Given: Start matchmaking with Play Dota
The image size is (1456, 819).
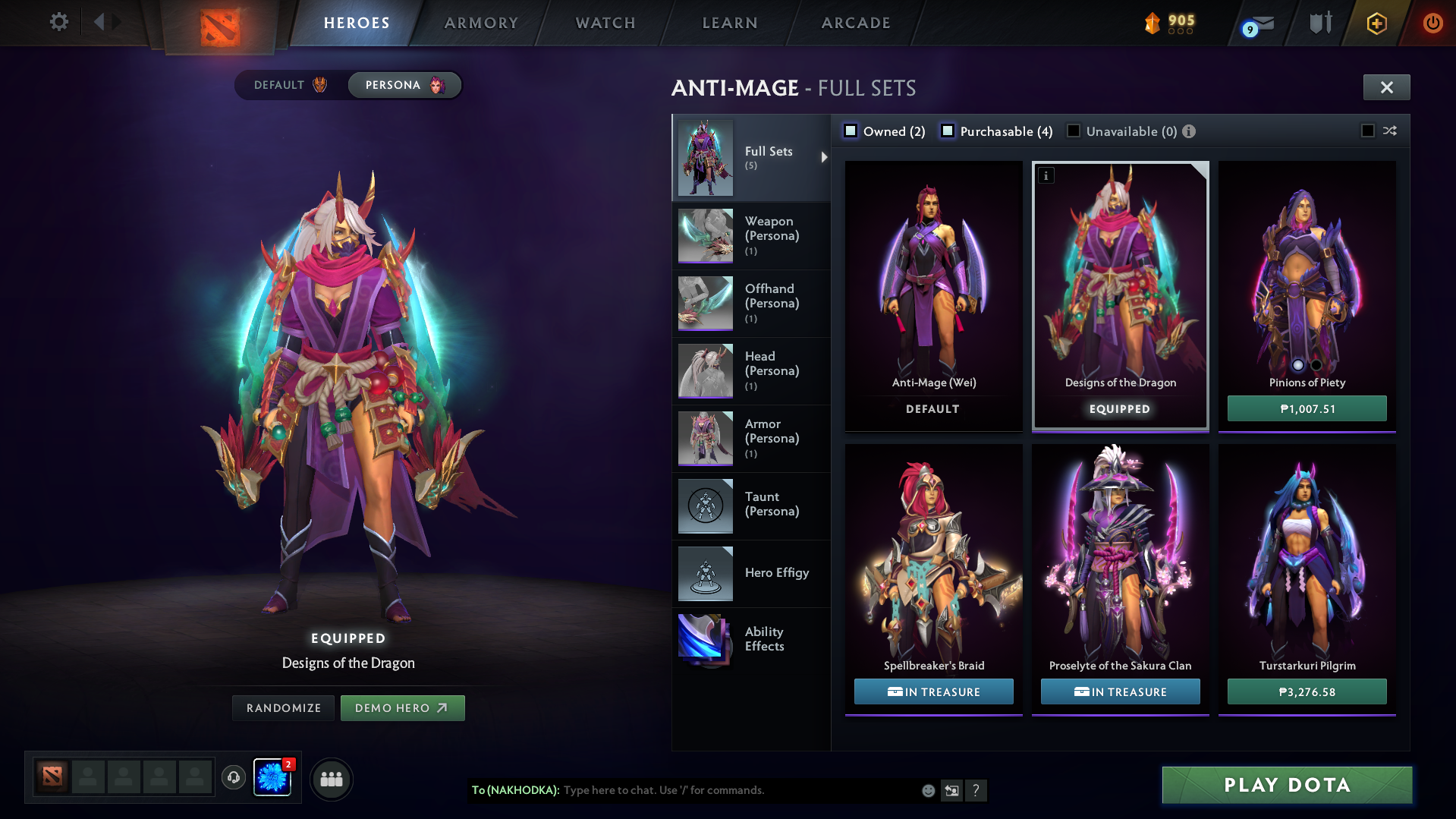Looking at the screenshot, I should [1287, 785].
